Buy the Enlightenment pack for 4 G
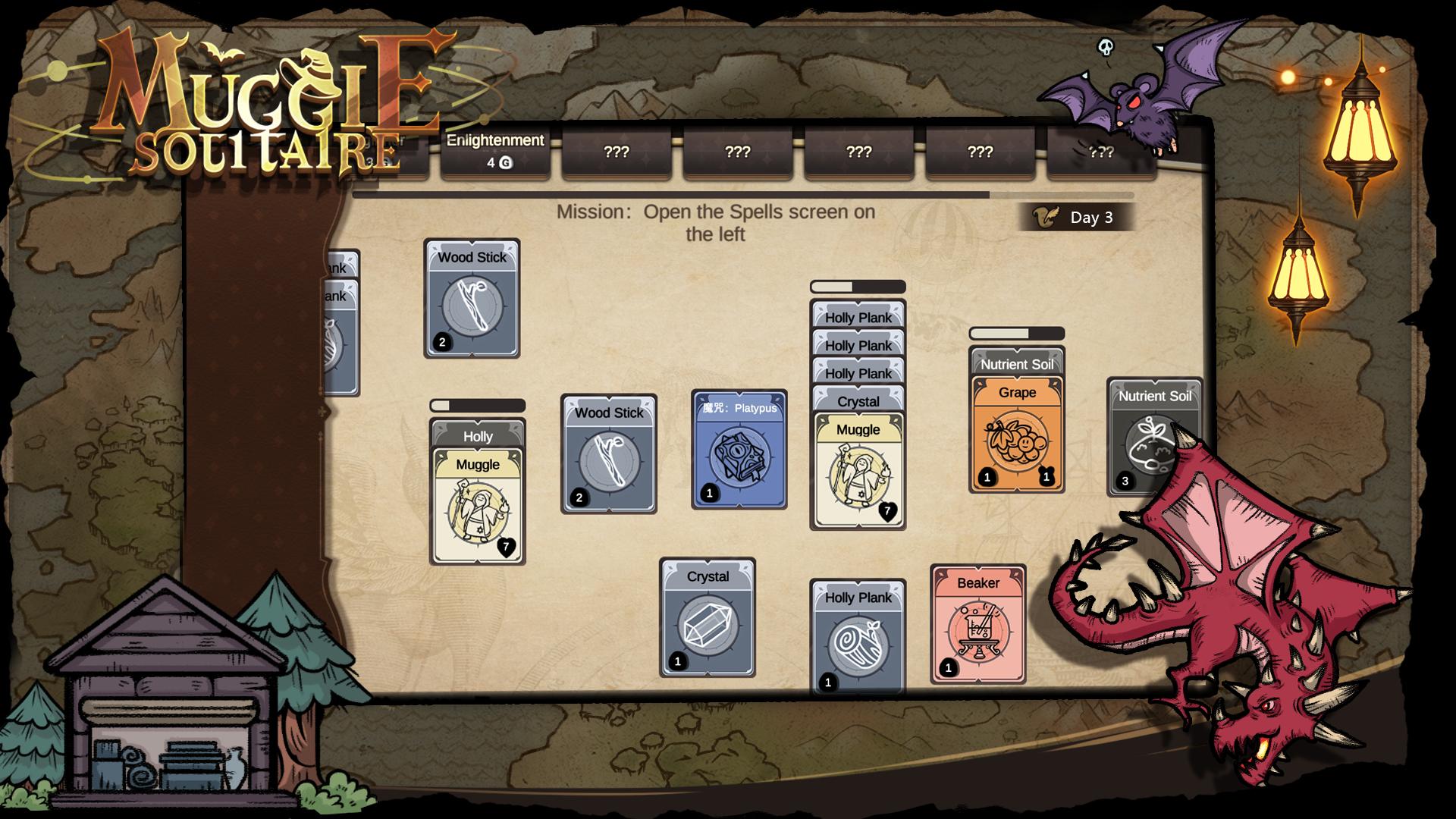Image resolution: width=1456 pixels, height=819 pixels. pyautogui.click(x=495, y=151)
